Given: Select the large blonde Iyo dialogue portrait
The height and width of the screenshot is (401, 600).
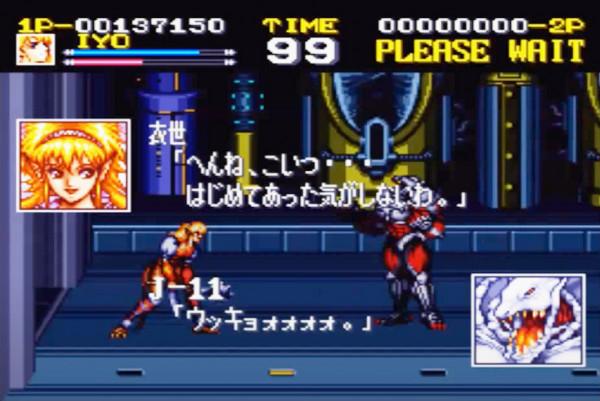Looking at the screenshot, I should (x=74, y=165).
